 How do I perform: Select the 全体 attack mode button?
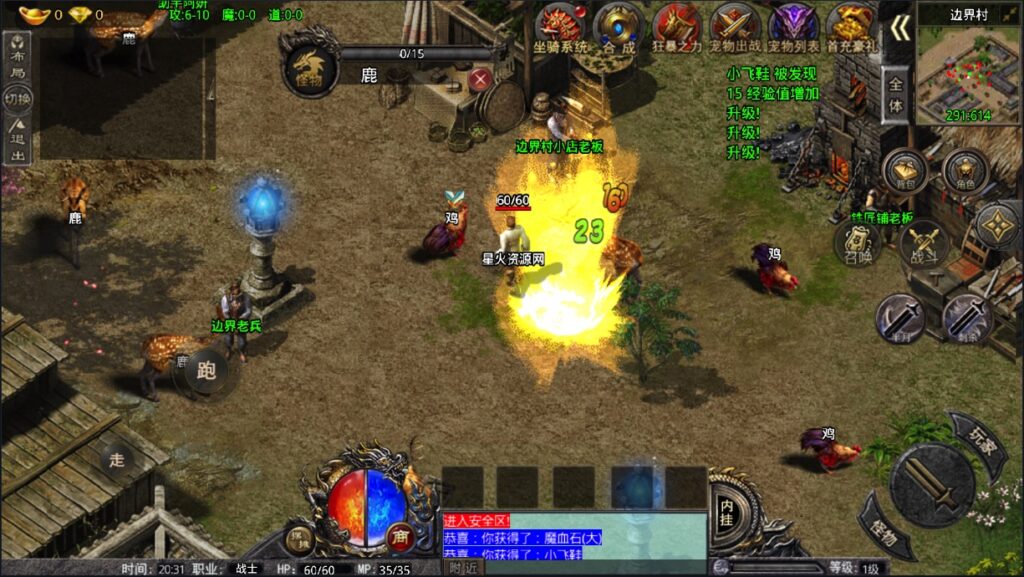pyautogui.click(x=896, y=97)
